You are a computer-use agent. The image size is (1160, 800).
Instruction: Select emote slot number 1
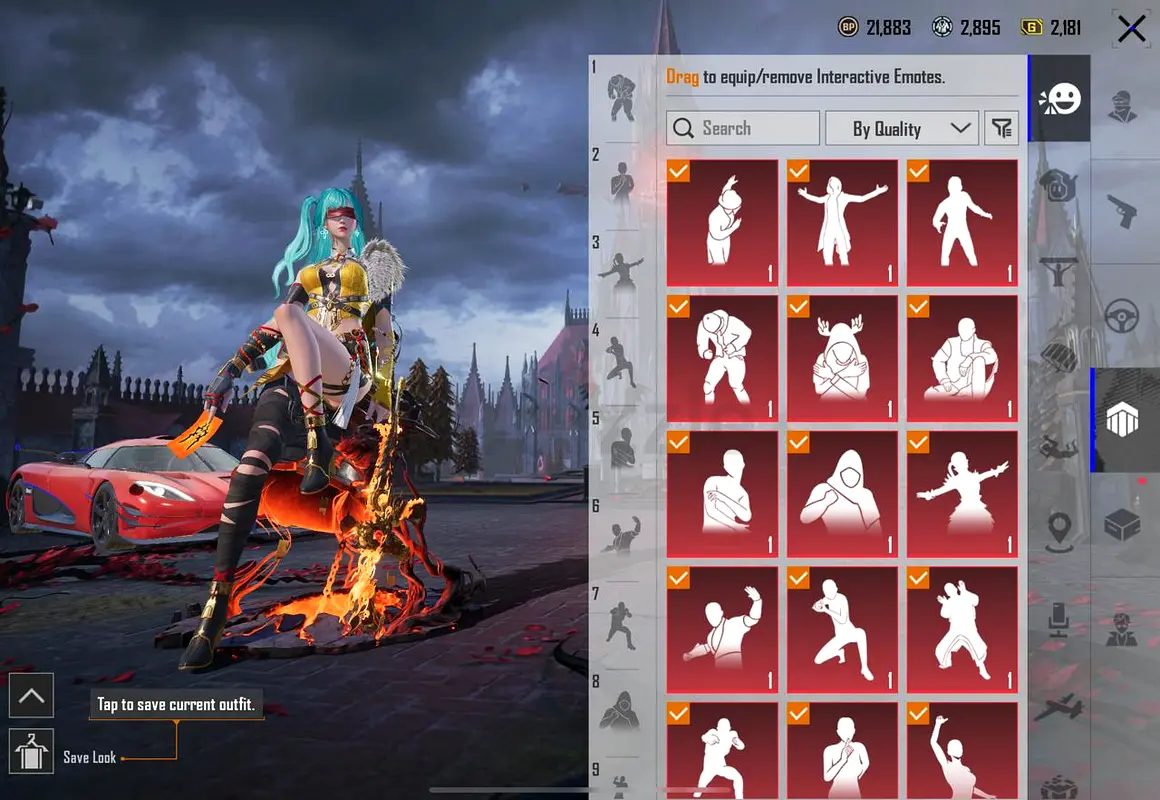tap(622, 95)
